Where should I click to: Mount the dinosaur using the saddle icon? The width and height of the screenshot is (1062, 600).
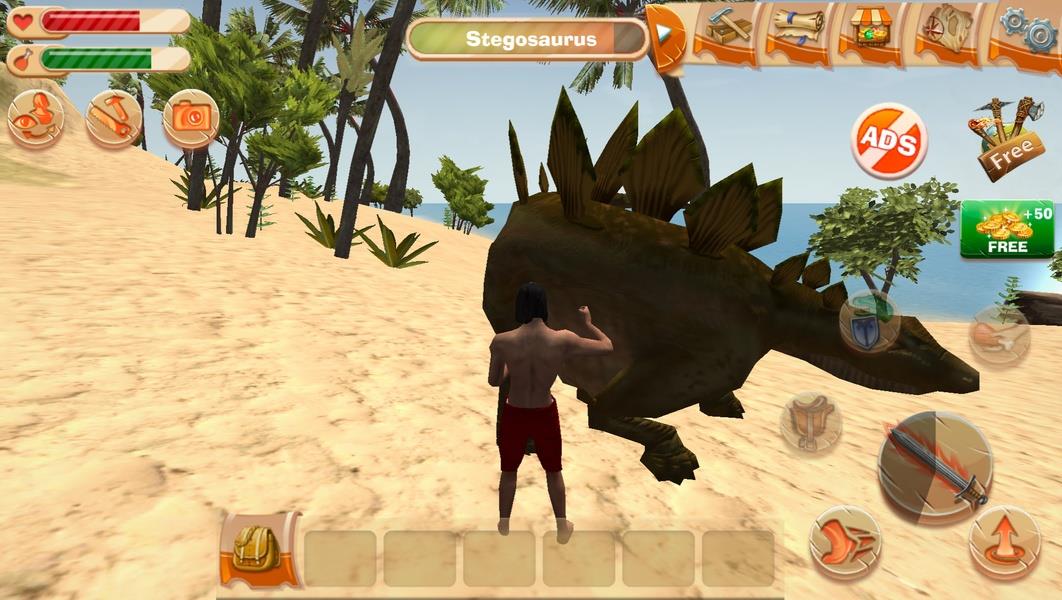(x=810, y=422)
